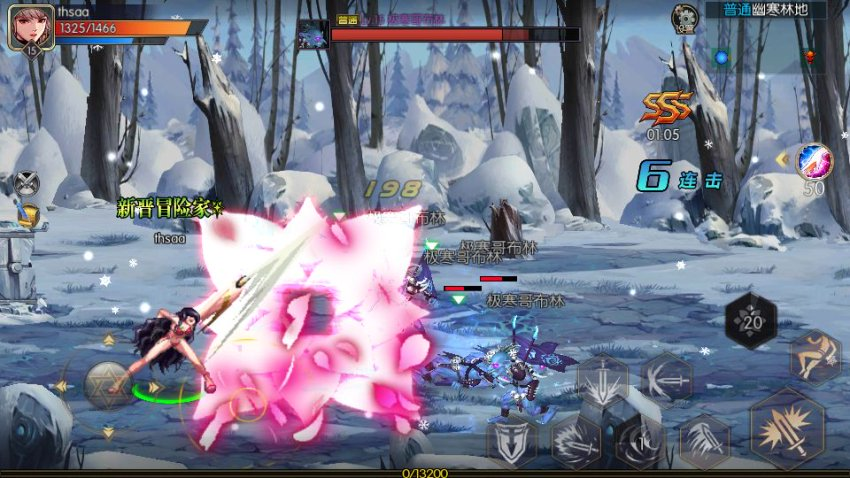Use the dashing sword strike skill

[x=575, y=441]
